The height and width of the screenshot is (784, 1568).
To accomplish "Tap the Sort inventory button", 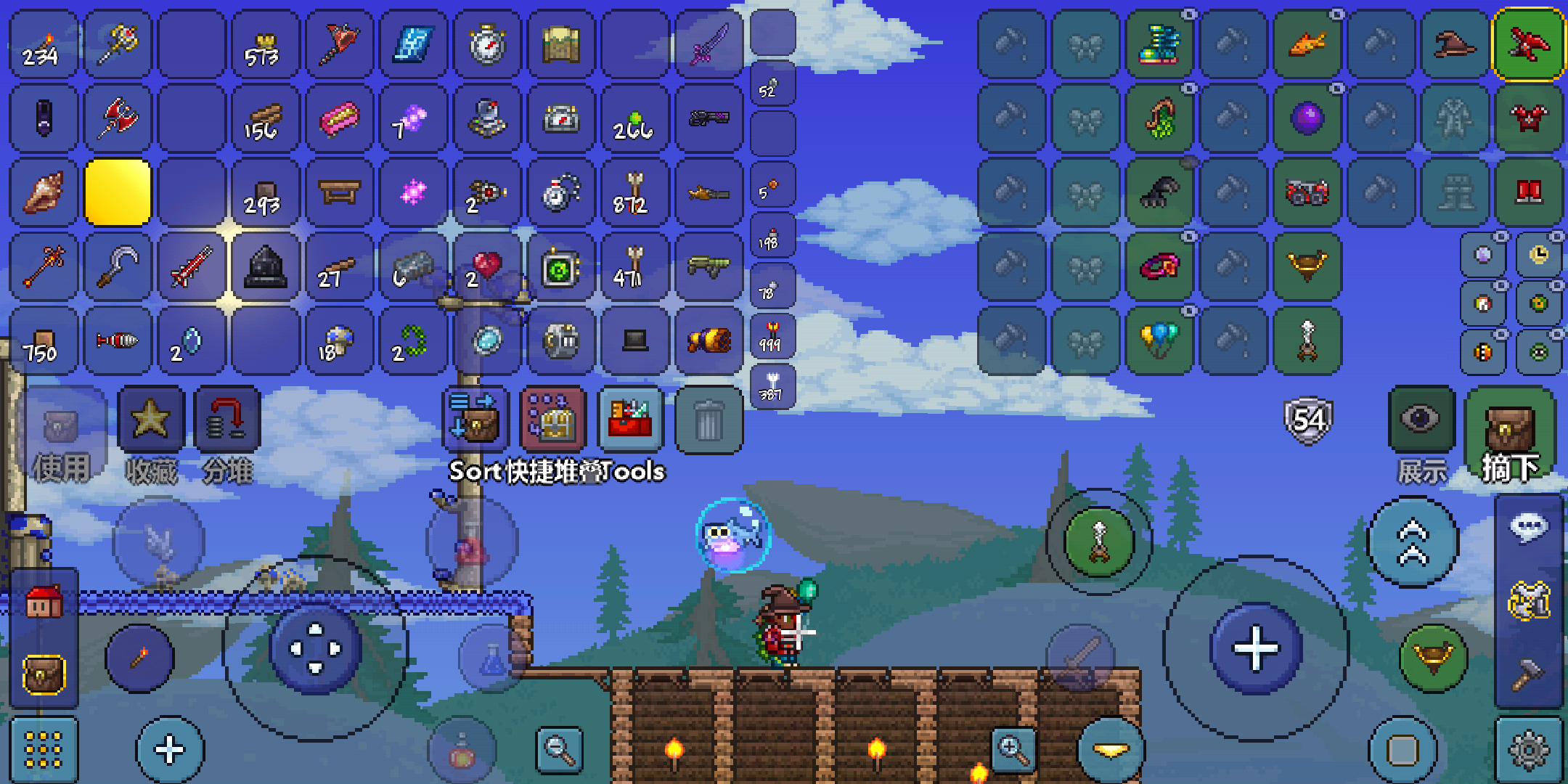I will [475, 419].
